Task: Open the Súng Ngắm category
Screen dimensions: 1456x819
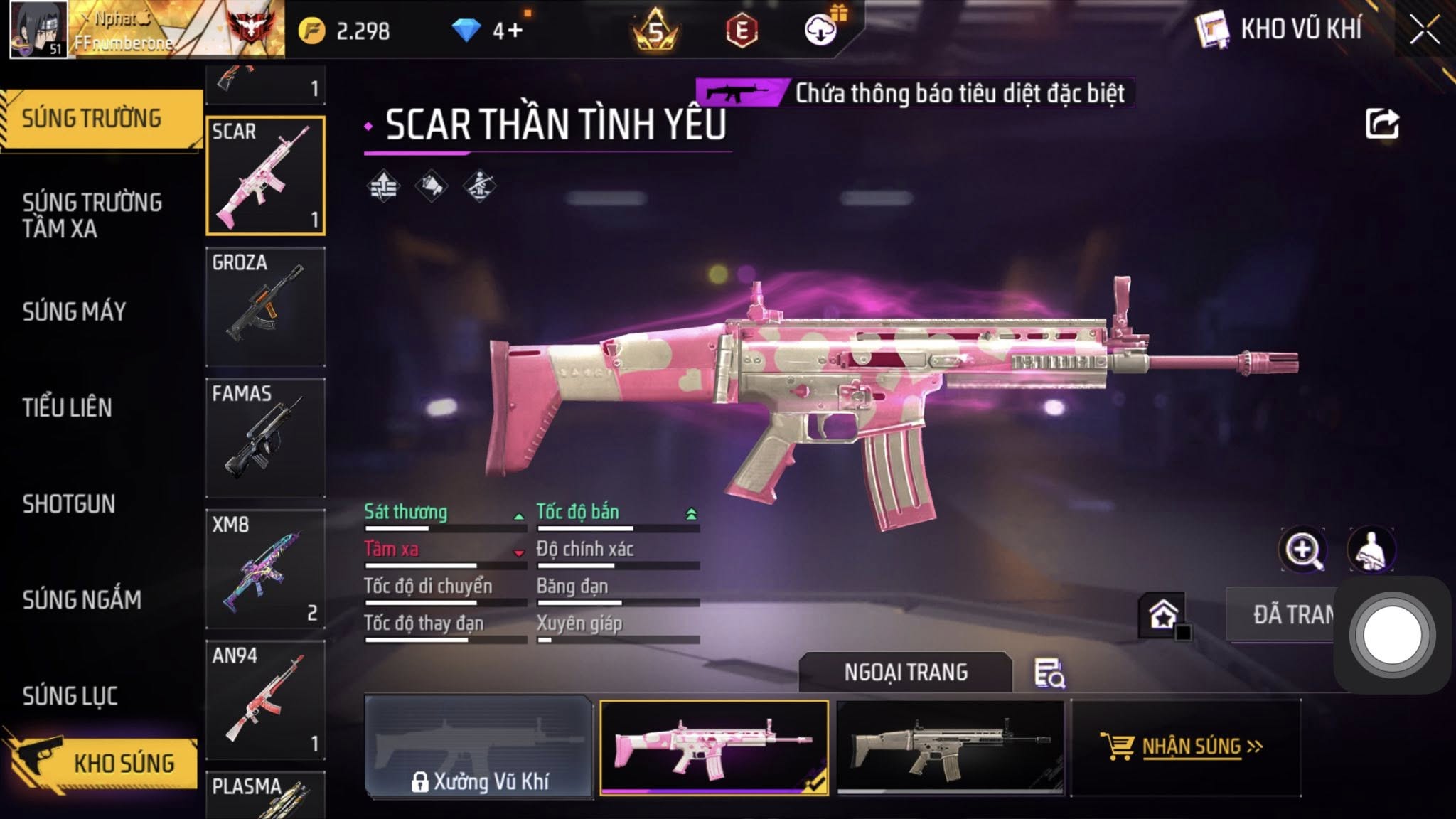Action: point(82,600)
